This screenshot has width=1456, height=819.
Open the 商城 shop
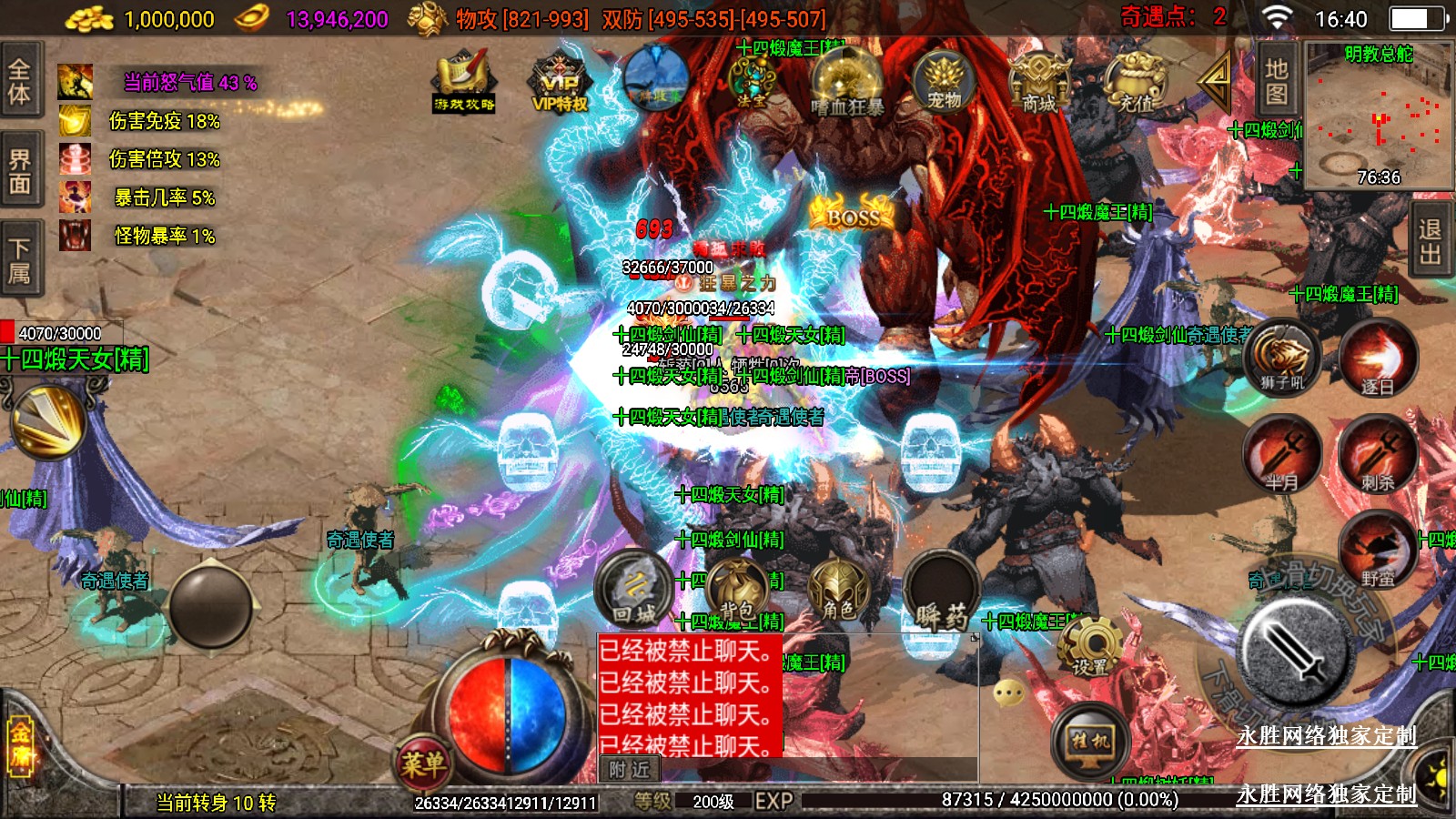1038,84
